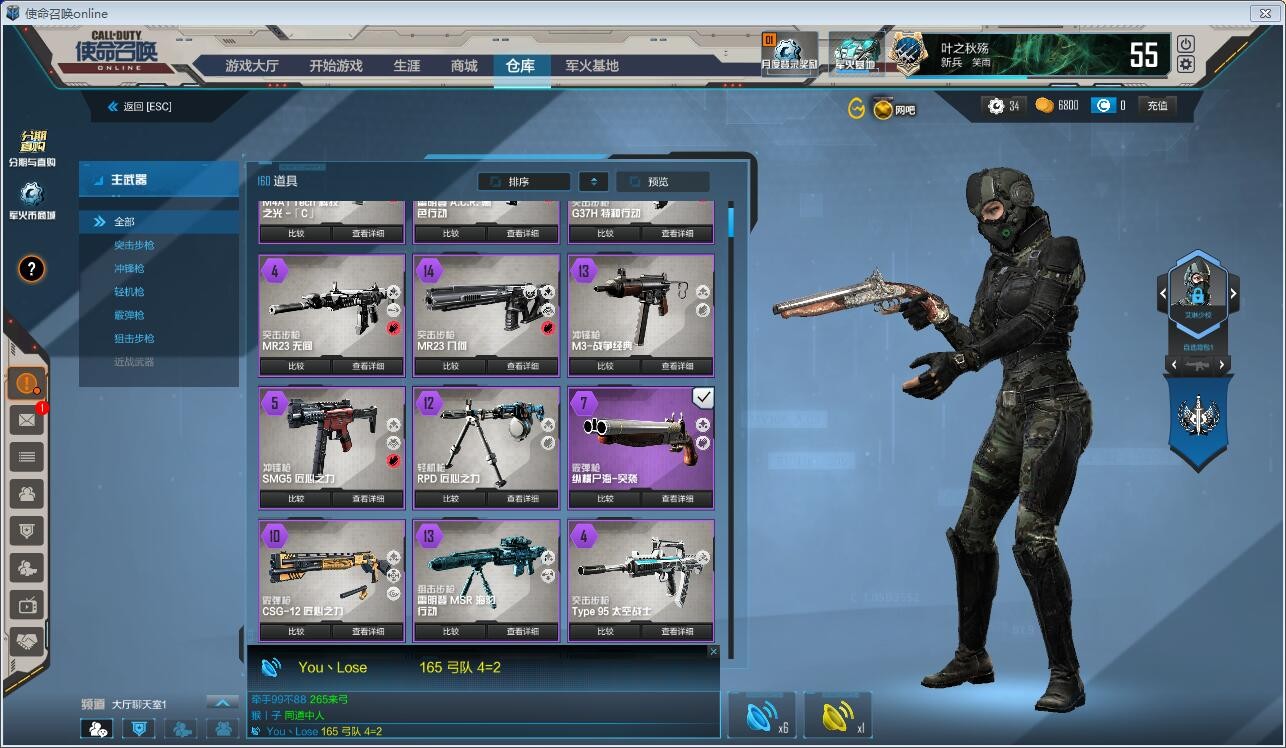The image size is (1286, 748).
Task: Click the 充值 recharge button
Action: [1157, 105]
